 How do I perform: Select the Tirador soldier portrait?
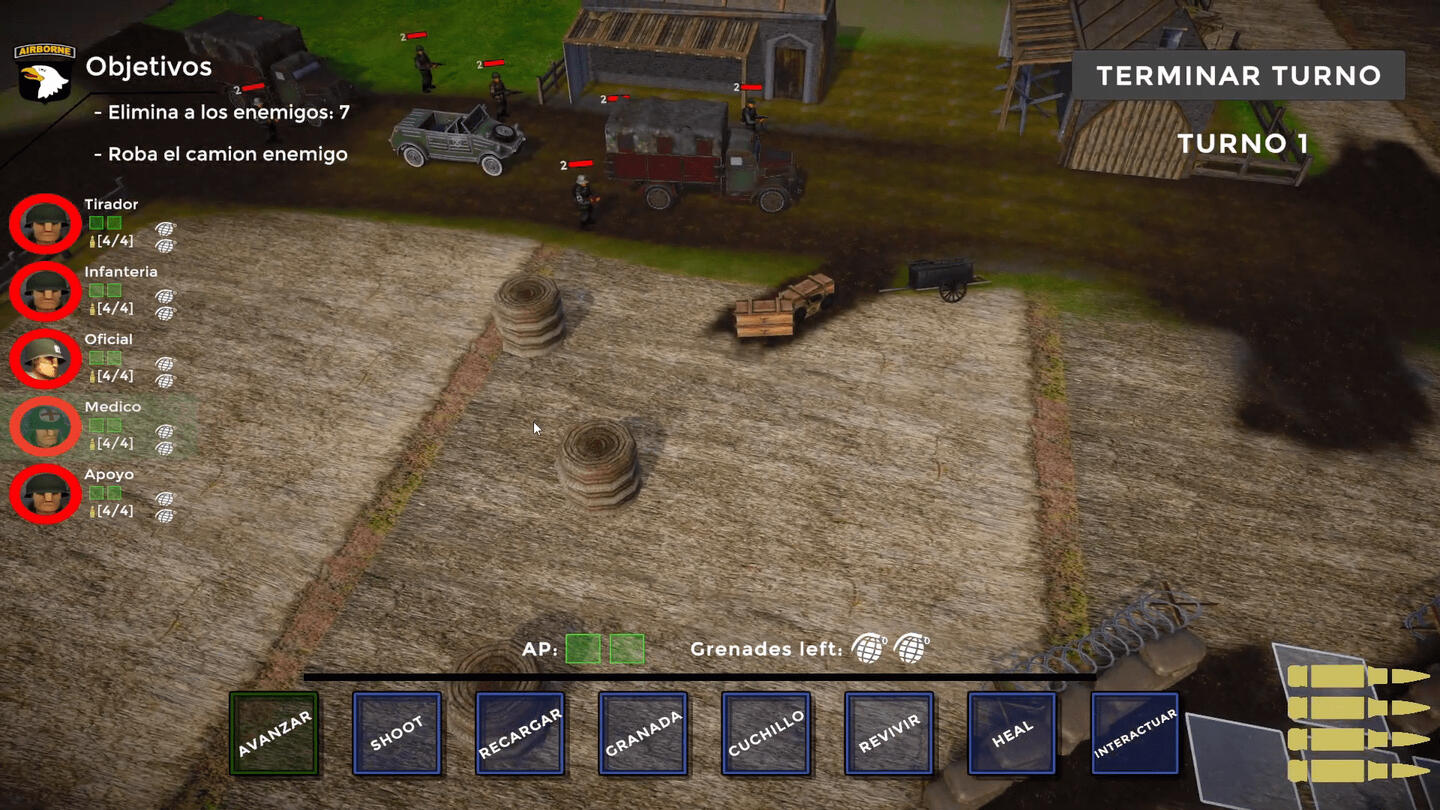point(45,224)
